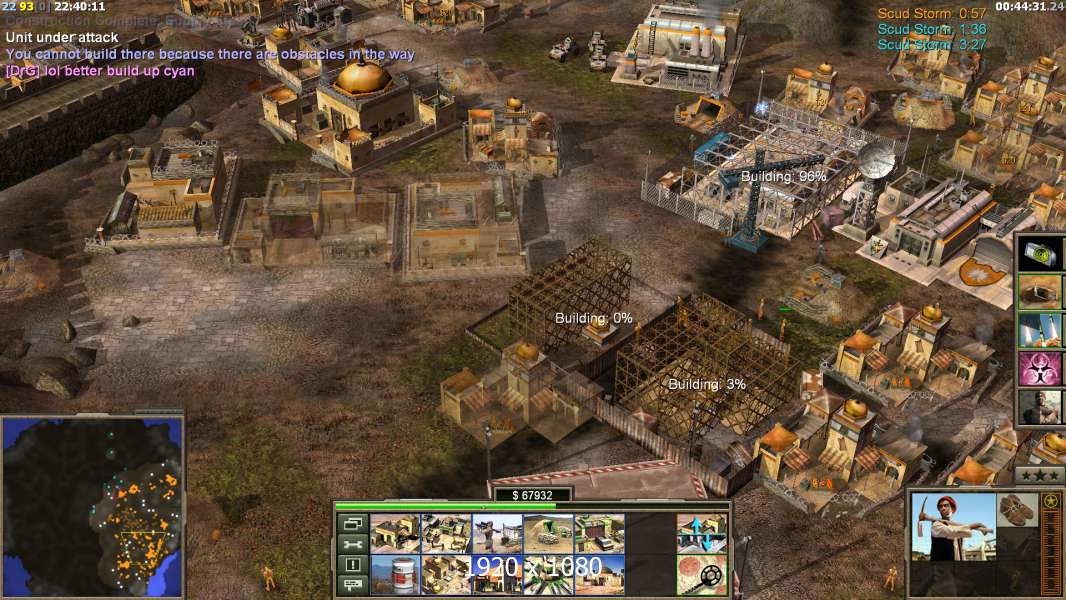1066x600 pixels.
Task: Open the options button with overlapping windows
Action: (351, 523)
